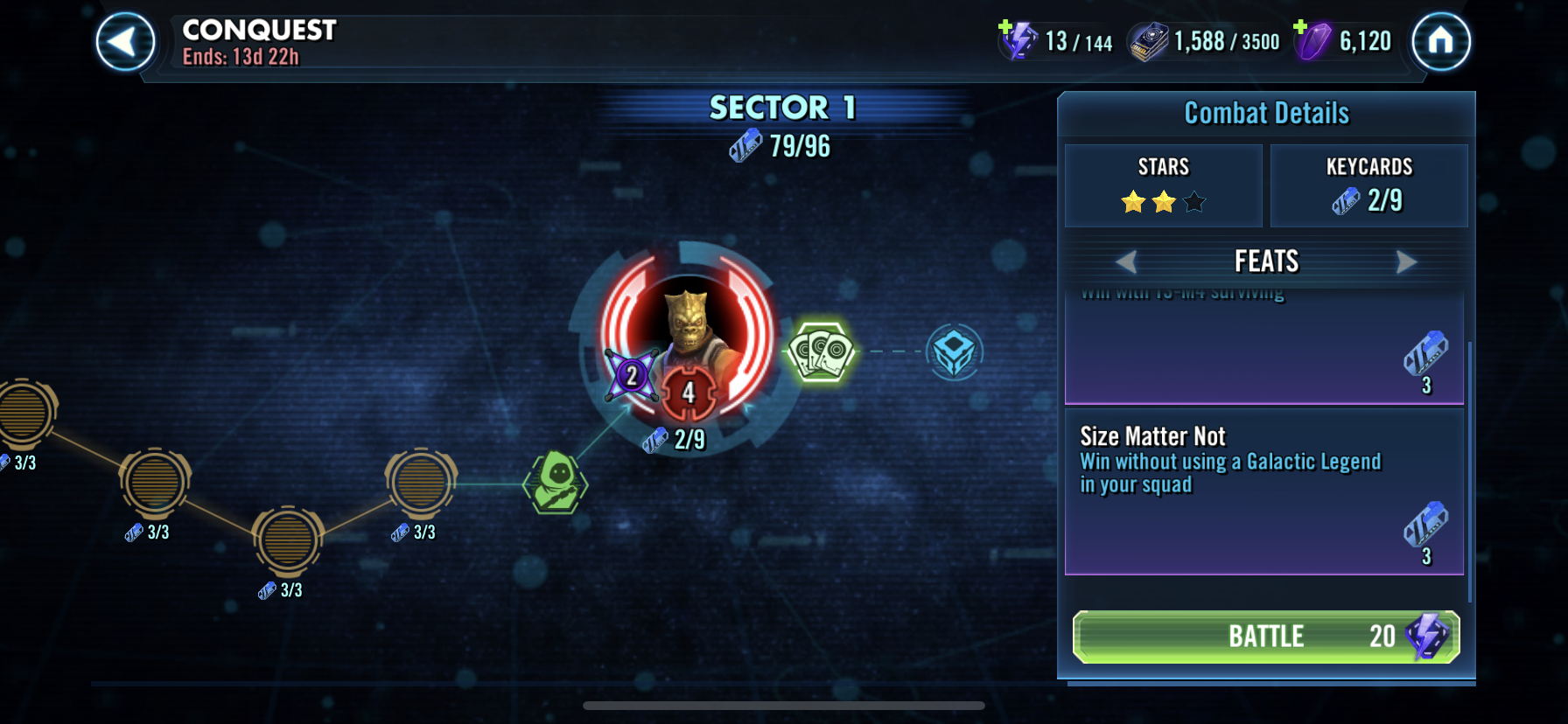This screenshot has height=724, width=1568.
Task: Tap the Keycards 2/9 panel
Action: tap(1368, 185)
